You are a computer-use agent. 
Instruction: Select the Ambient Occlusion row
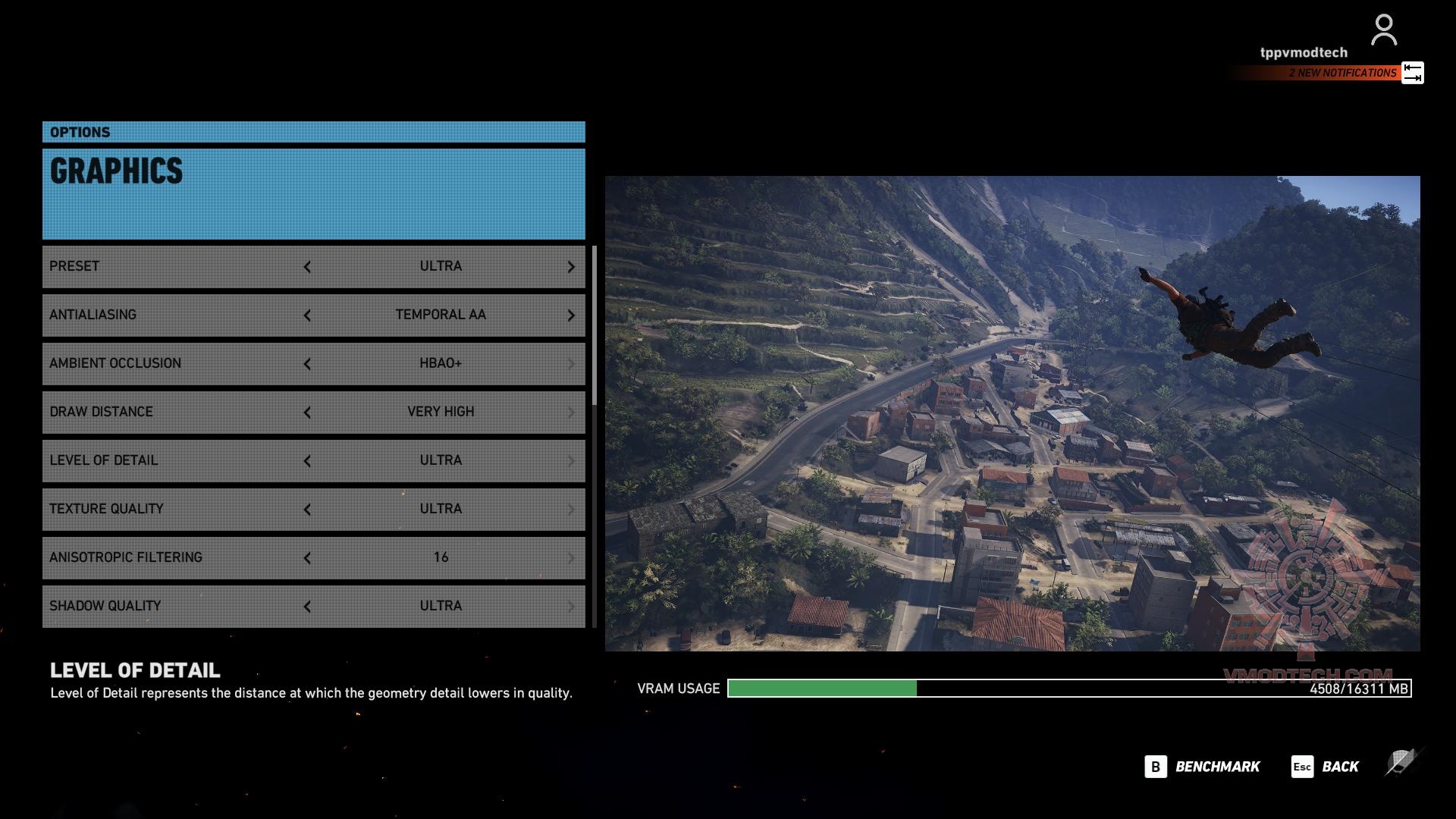click(174, 363)
